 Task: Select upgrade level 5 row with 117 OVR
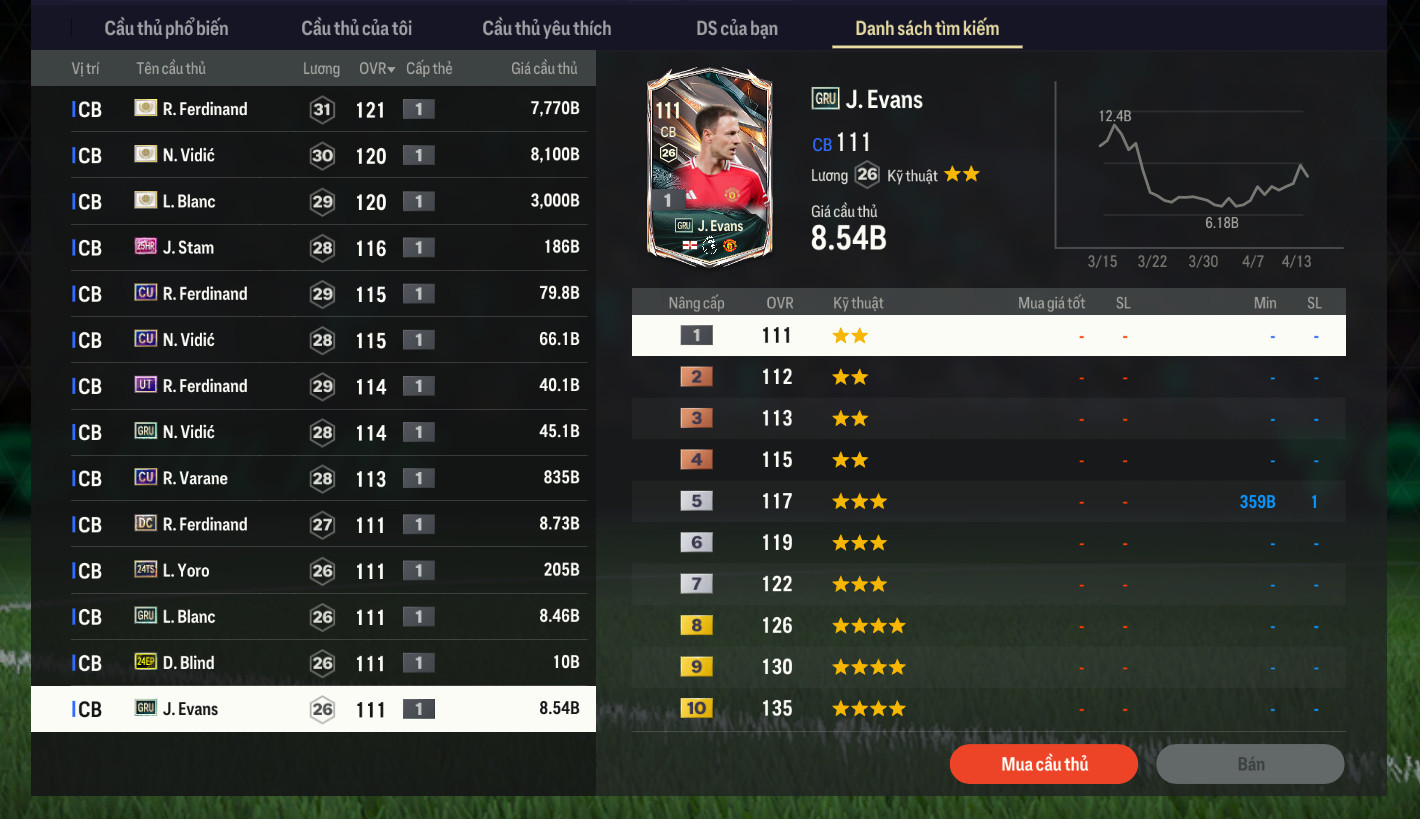click(x=988, y=501)
